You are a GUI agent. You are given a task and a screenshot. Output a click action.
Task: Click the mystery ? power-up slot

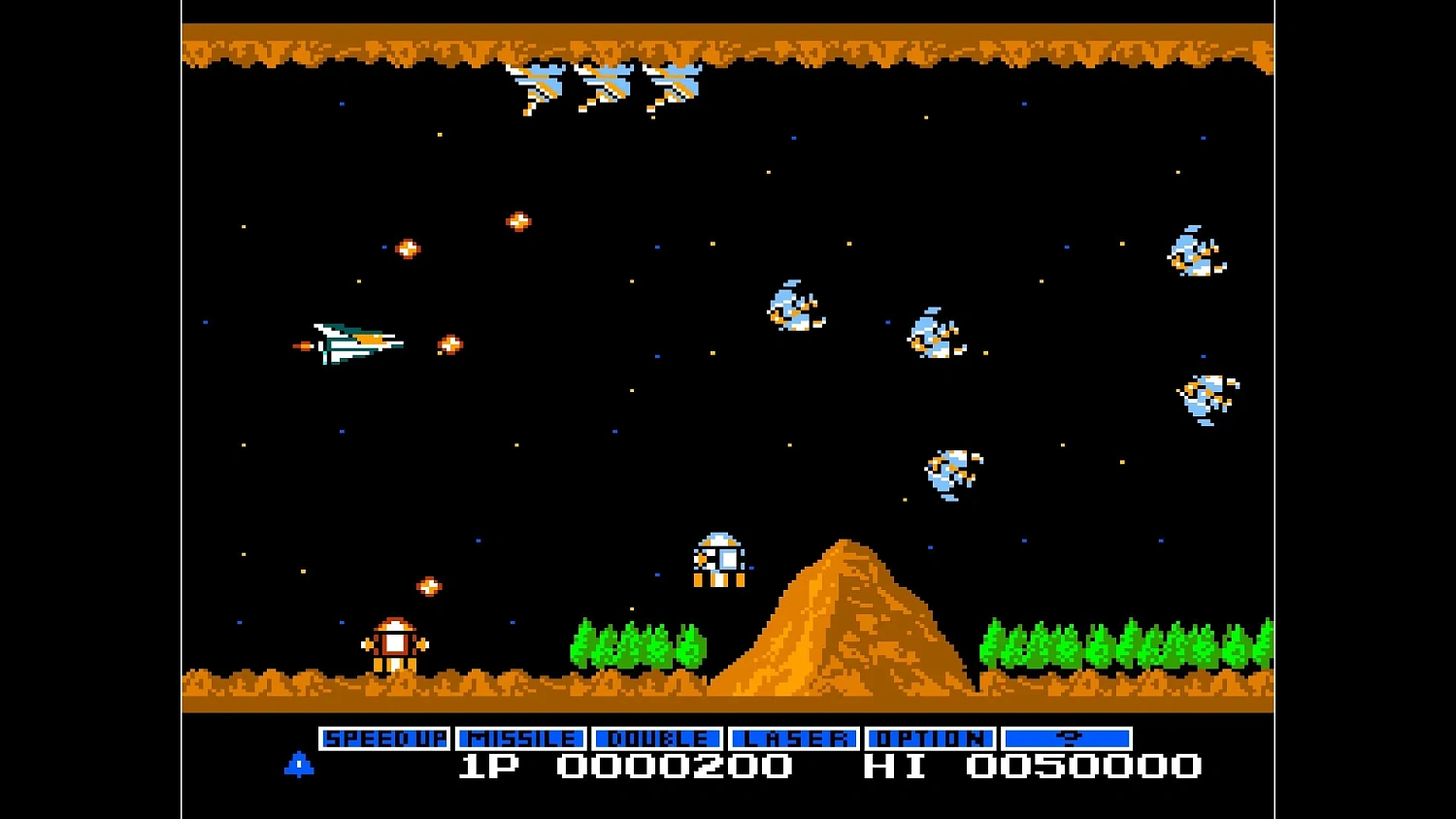pos(1068,737)
